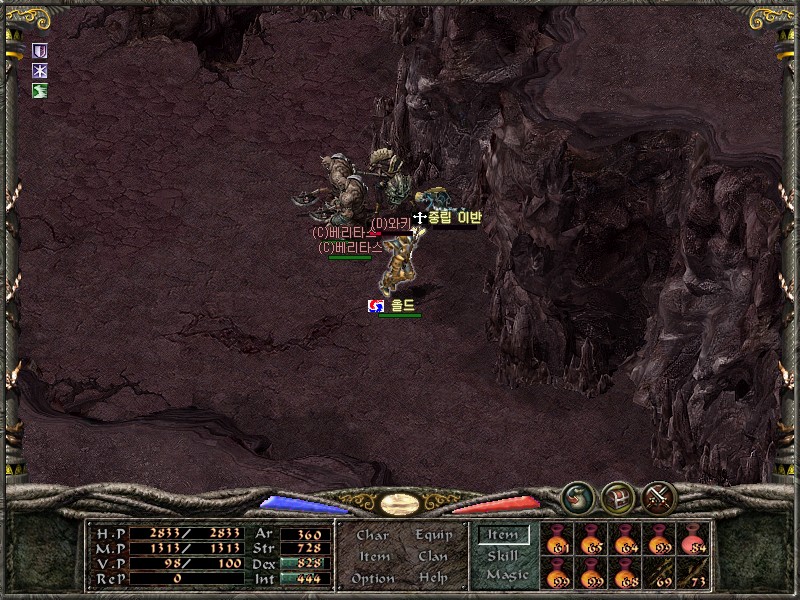Open the round treasure chest icon

pyautogui.click(x=617, y=495)
